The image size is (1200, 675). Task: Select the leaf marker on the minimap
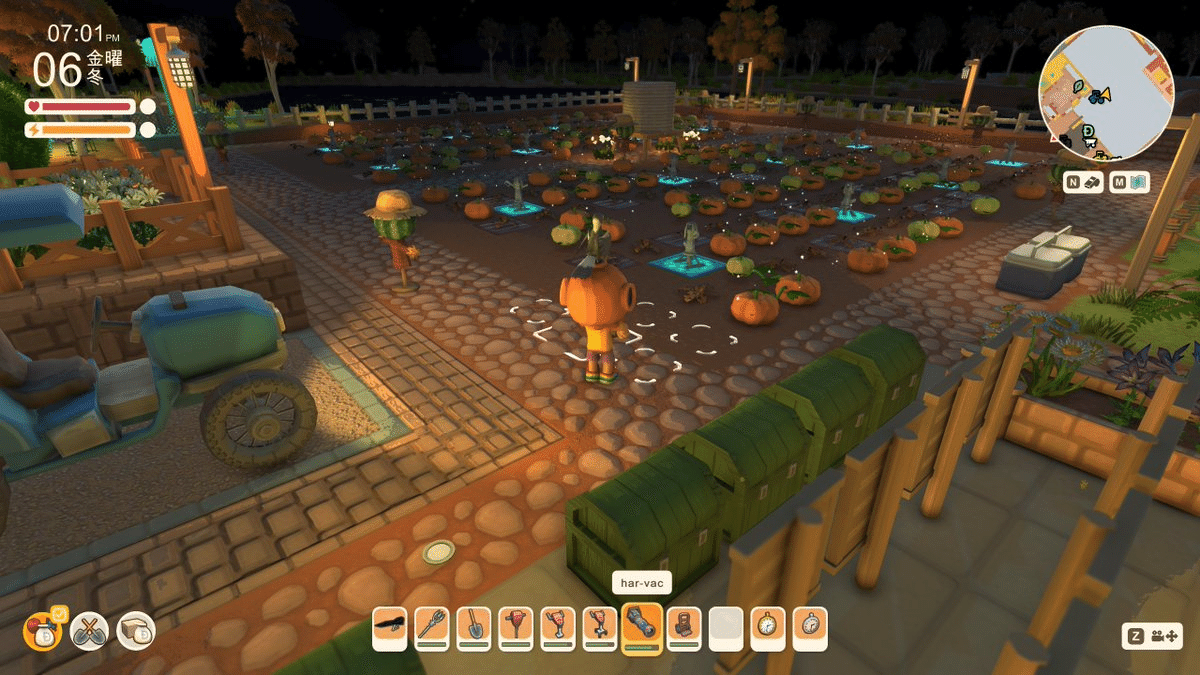pos(1079,87)
